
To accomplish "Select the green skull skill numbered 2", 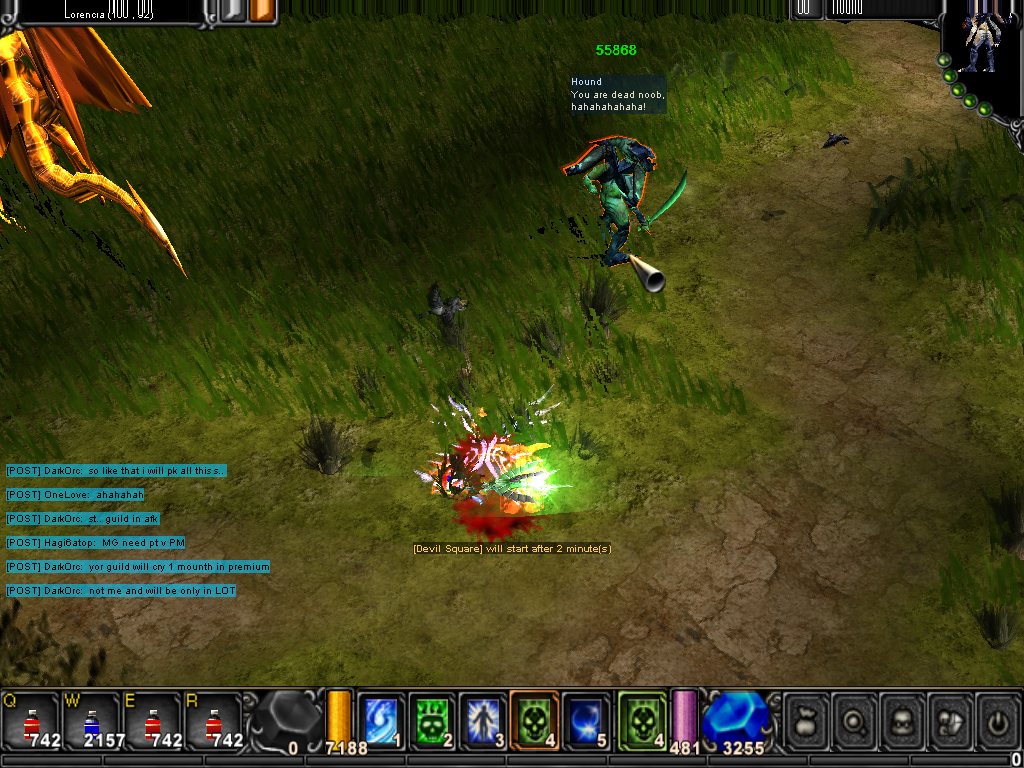I will (x=432, y=721).
